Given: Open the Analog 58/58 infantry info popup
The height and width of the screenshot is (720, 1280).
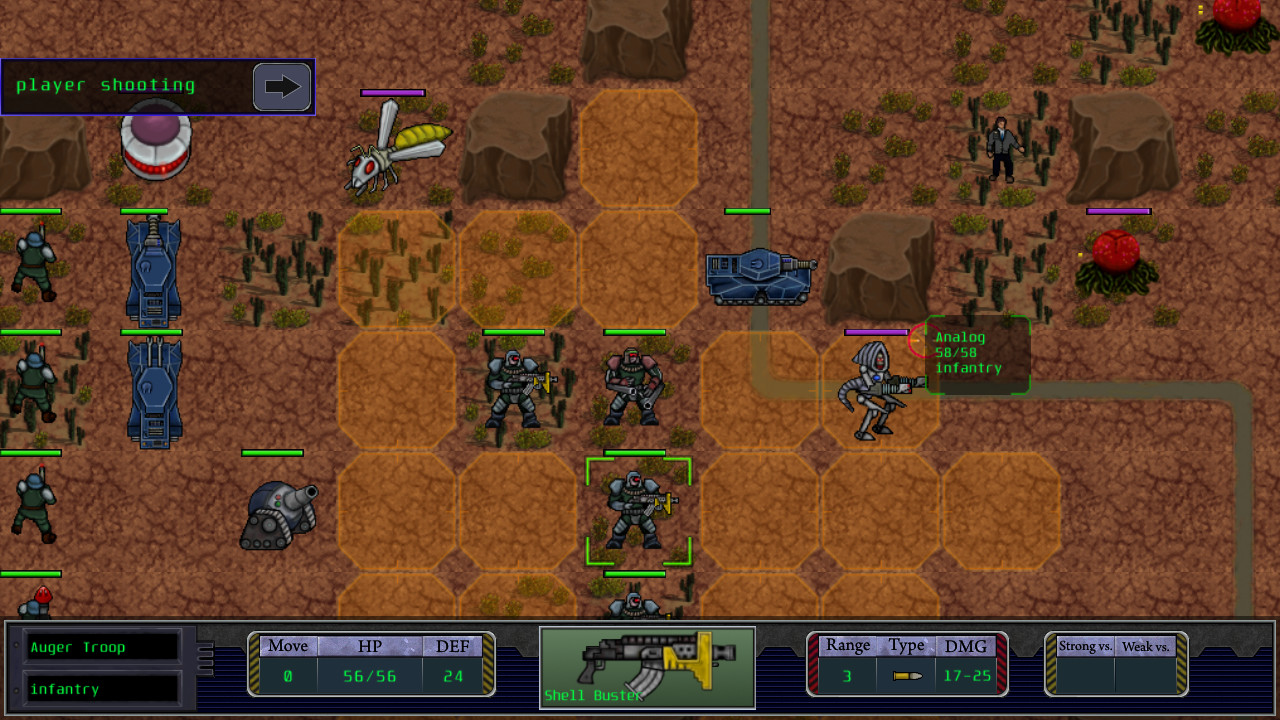Looking at the screenshot, I should [x=975, y=355].
